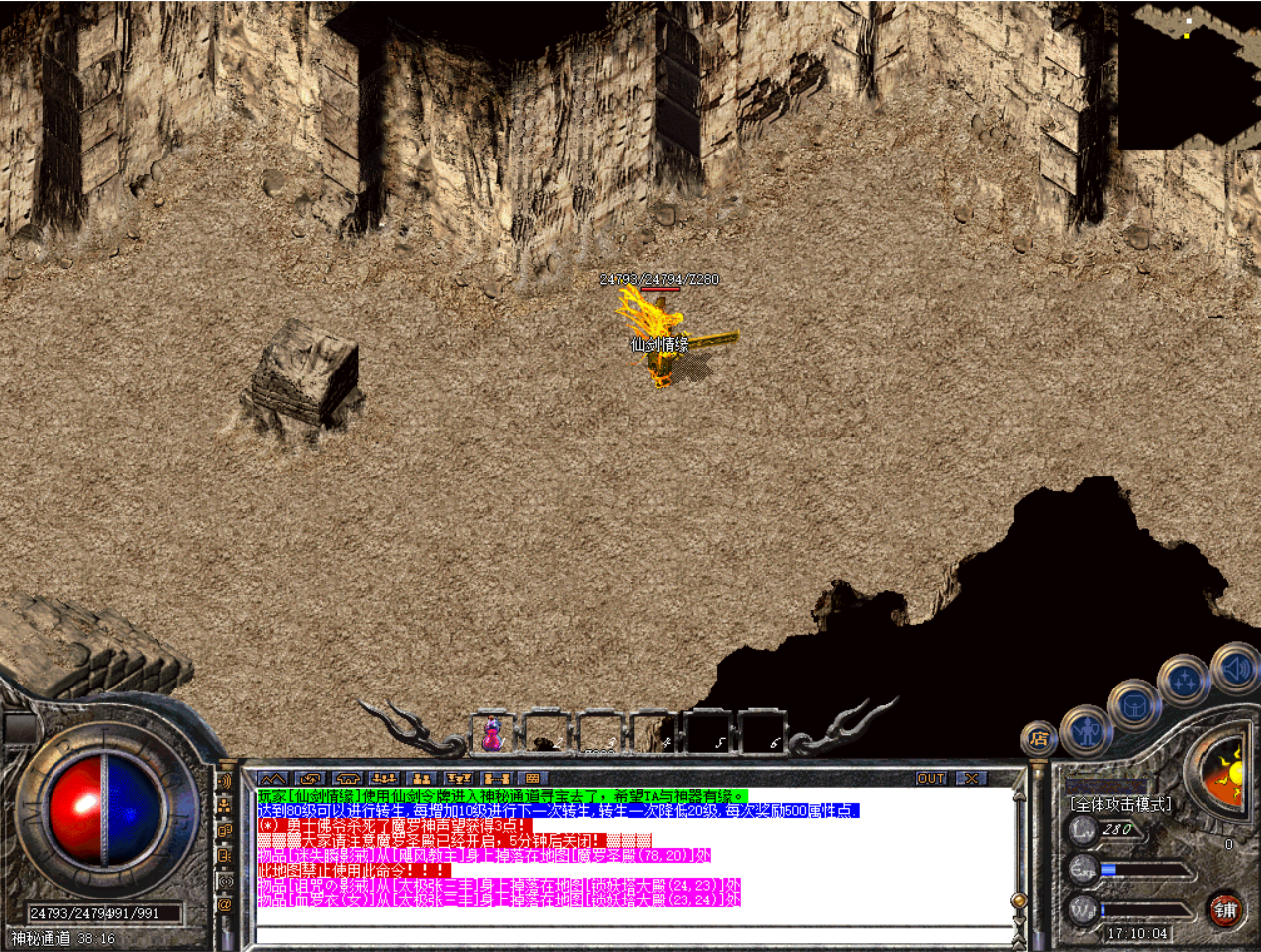Open the red 铺 stall button
The image size is (1261, 952).
pyautogui.click(x=1225, y=909)
